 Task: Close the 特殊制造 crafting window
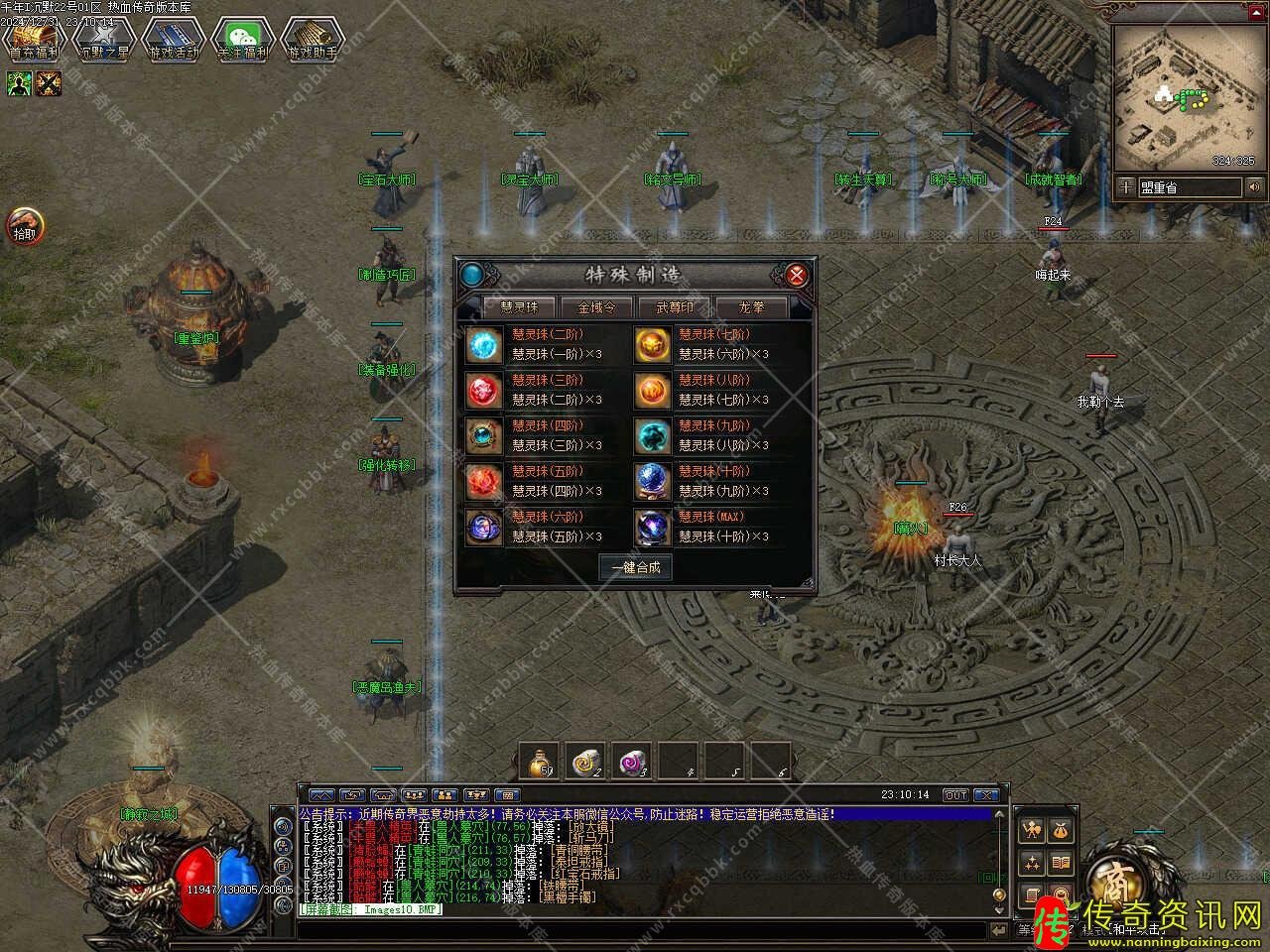click(x=795, y=275)
